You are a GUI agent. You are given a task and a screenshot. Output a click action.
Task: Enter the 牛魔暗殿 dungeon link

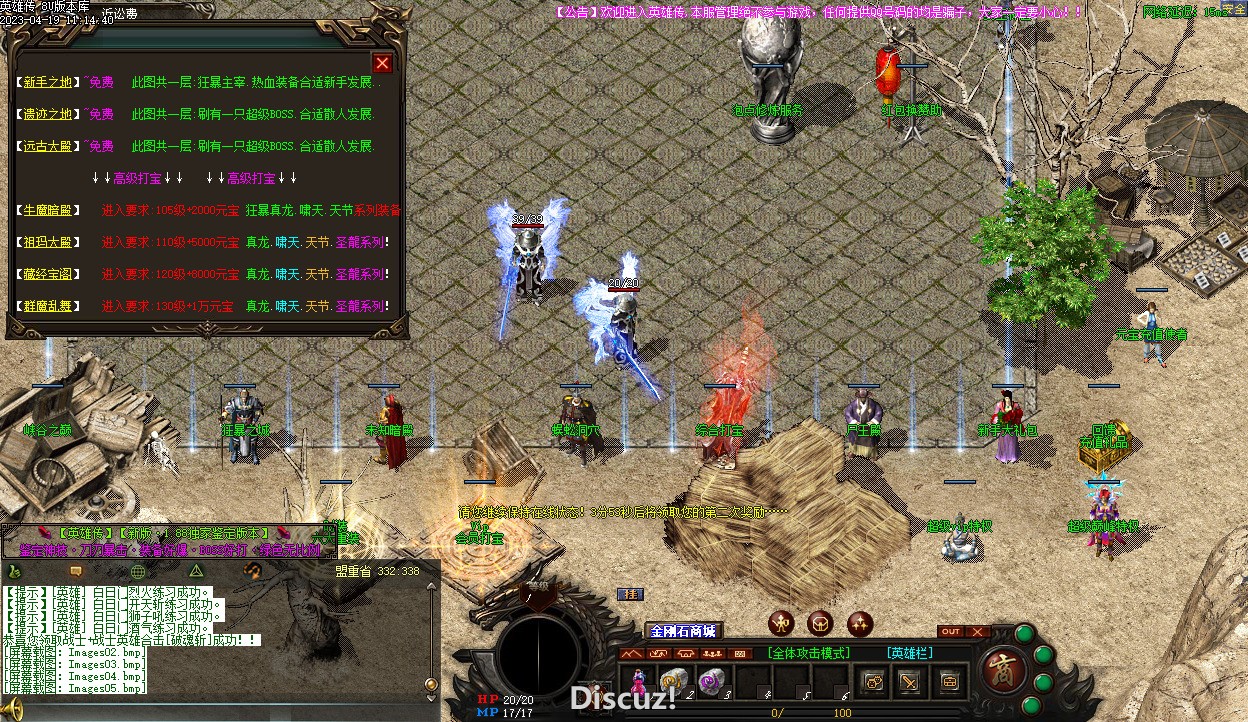[x=48, y=211]
